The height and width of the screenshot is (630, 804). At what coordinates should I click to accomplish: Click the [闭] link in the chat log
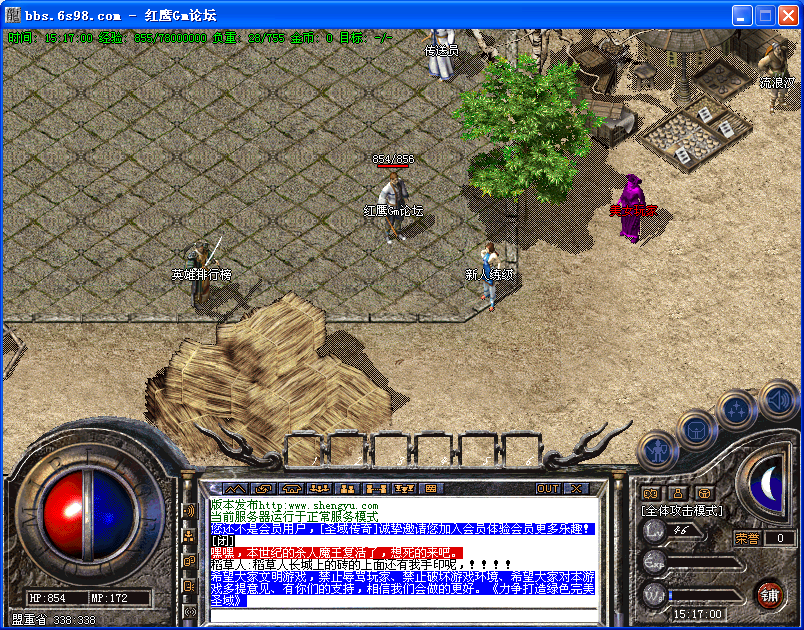click(x=222, y=541)
